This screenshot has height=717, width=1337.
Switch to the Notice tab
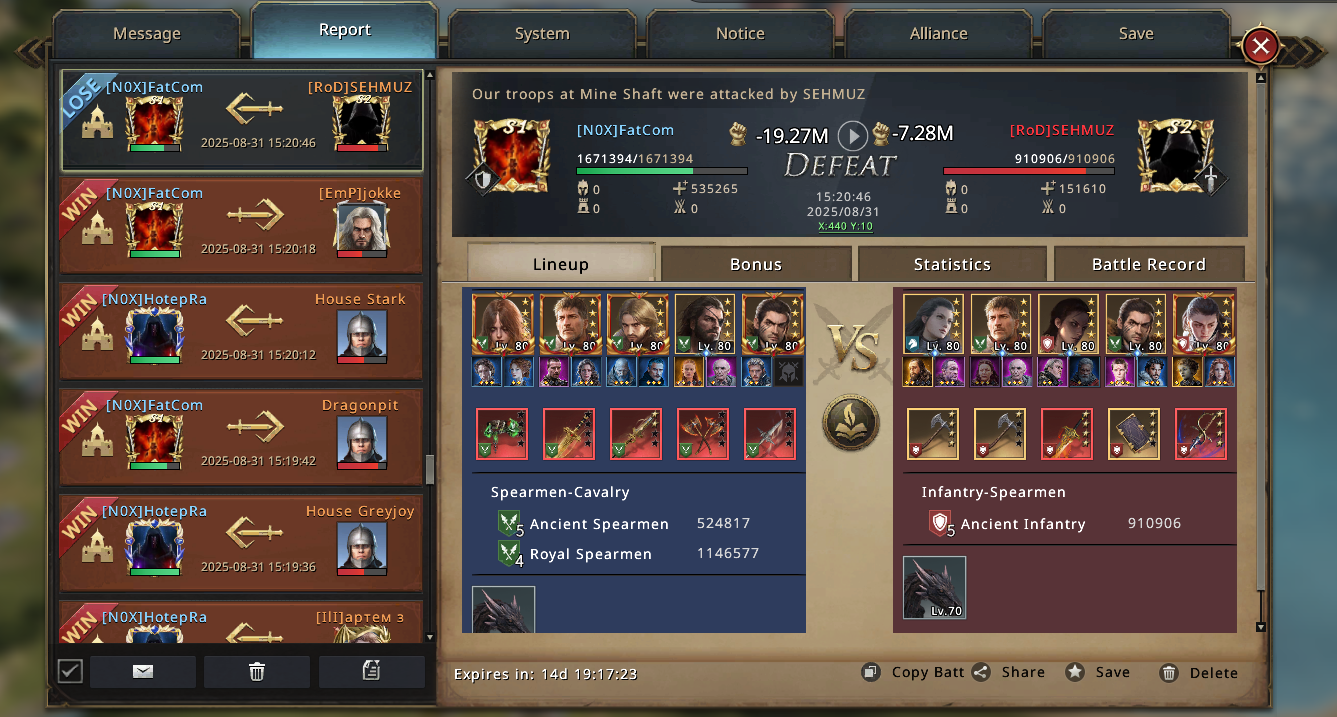(740, 33)
